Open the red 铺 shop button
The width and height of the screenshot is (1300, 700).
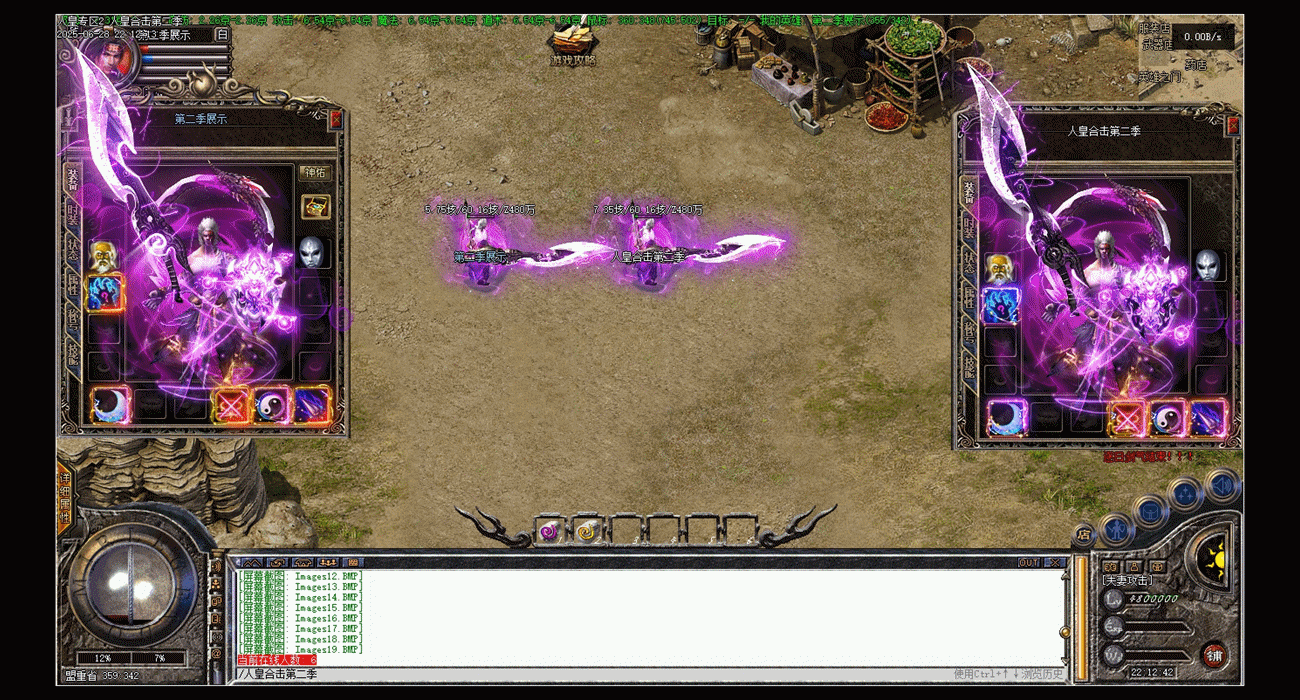[x=1215, y=656]
